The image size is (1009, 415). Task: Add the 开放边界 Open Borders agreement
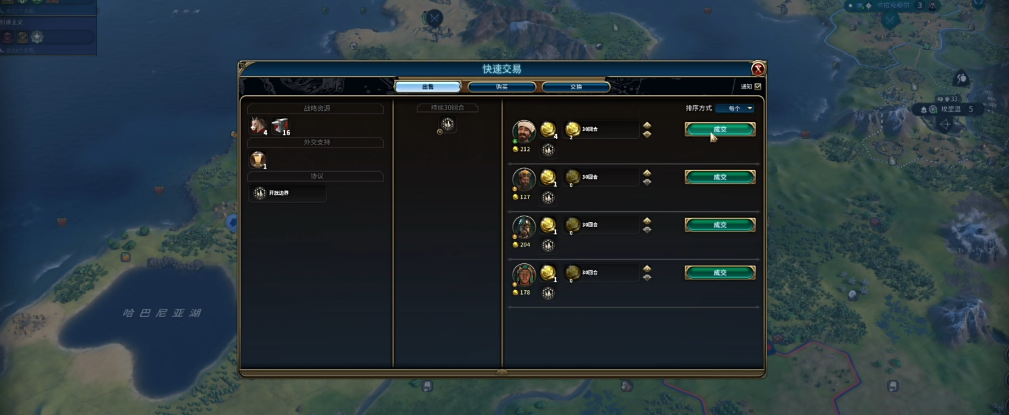pyautogui.click(x=286, y=192)
